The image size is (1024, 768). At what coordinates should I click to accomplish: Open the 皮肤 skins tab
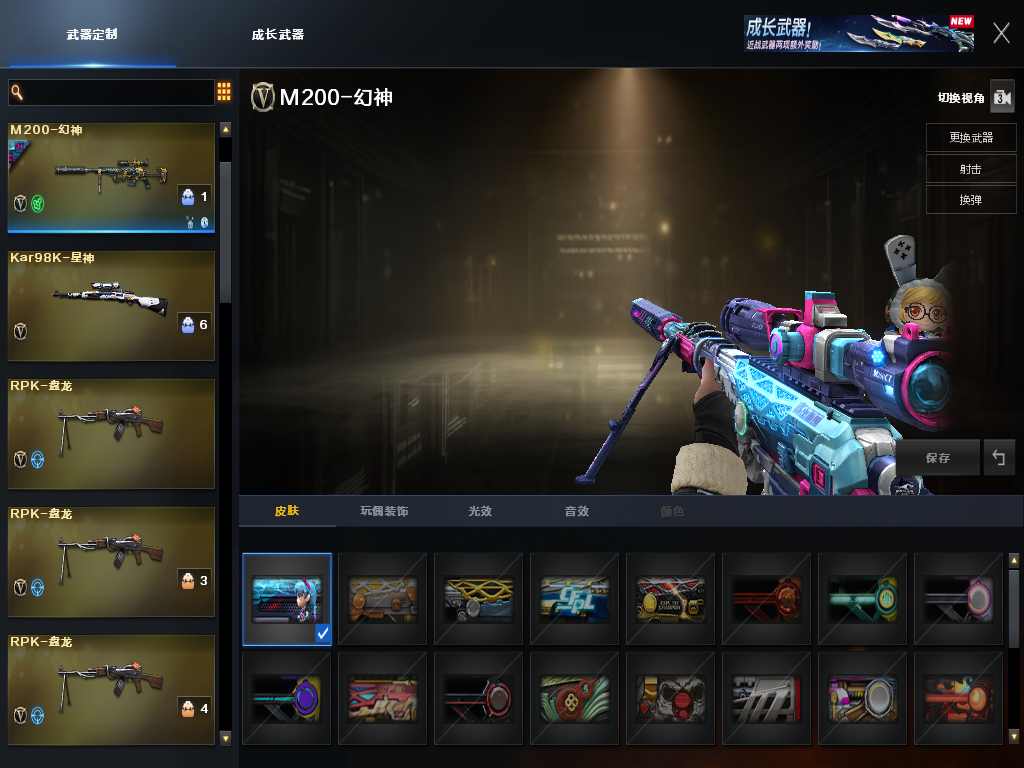pos(287,511)
